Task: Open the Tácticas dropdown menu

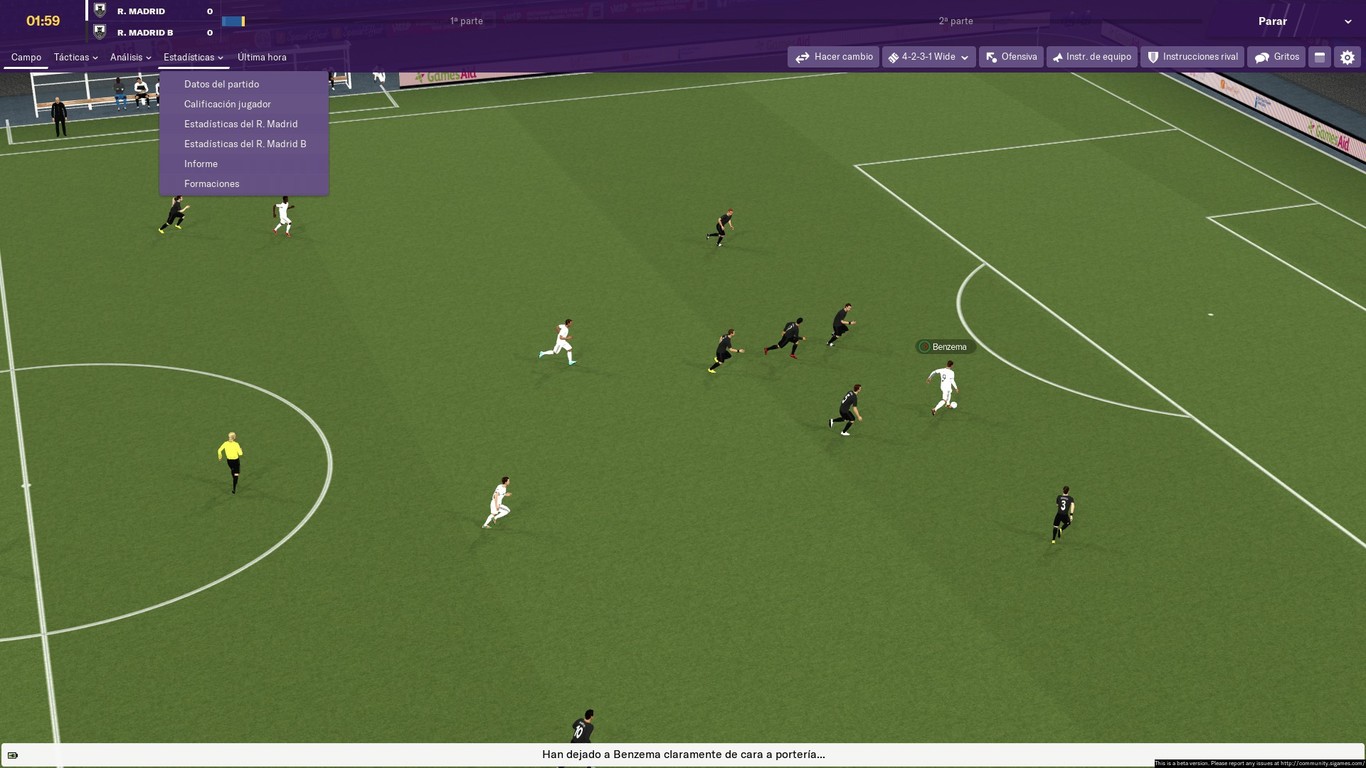Action: (73, 57)
